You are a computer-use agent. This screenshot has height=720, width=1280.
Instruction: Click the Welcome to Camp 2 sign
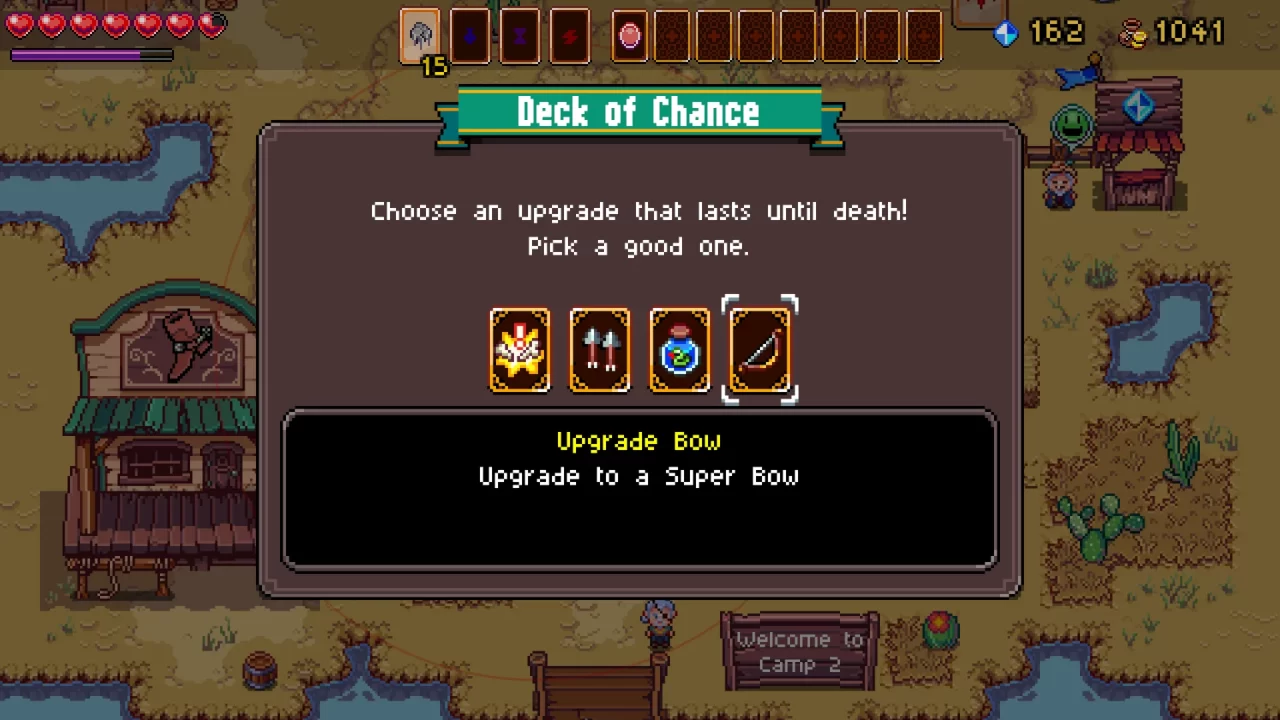799,650
